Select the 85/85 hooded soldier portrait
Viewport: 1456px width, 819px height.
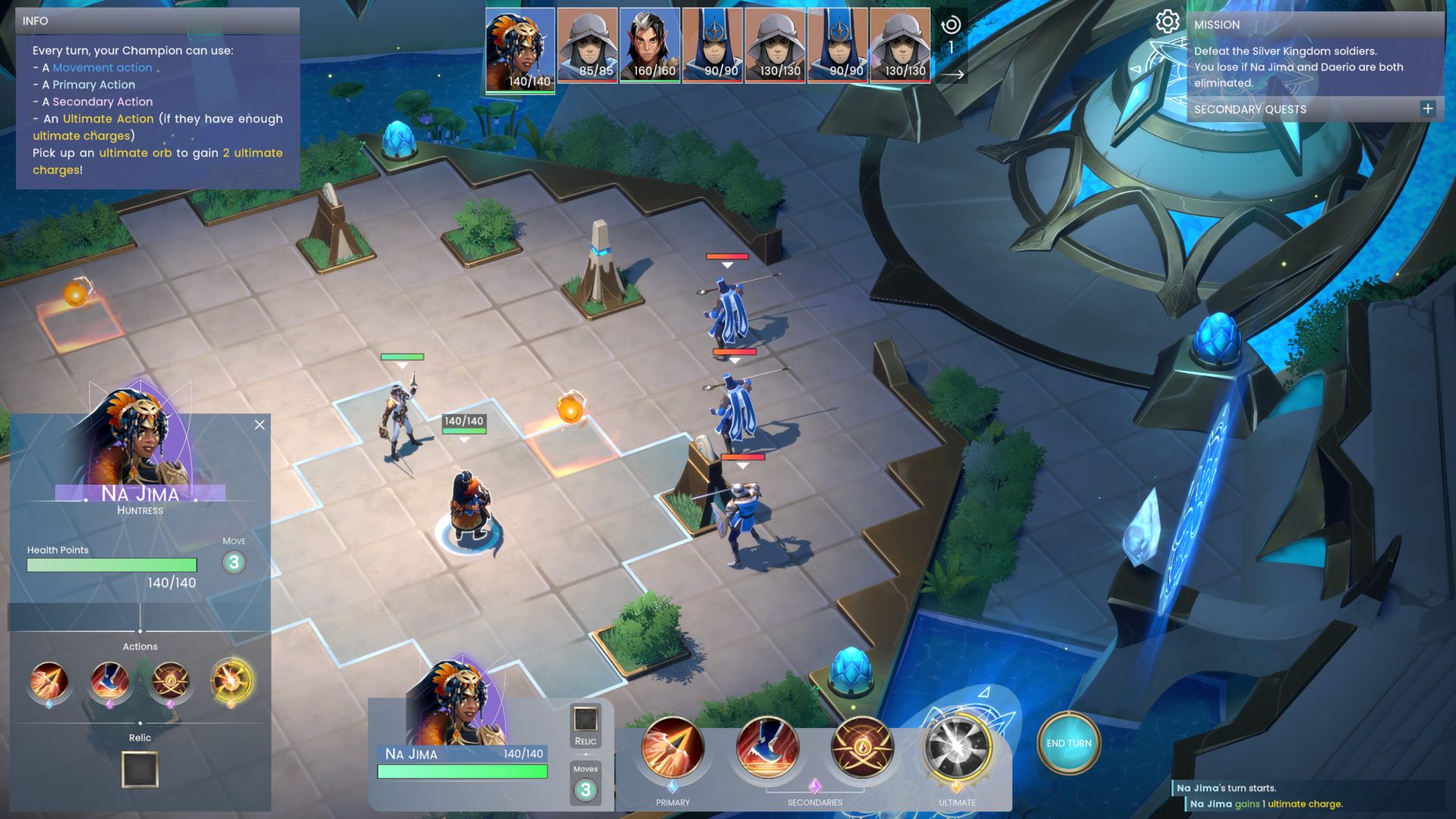pyautogui.click(x=588, y=44)
